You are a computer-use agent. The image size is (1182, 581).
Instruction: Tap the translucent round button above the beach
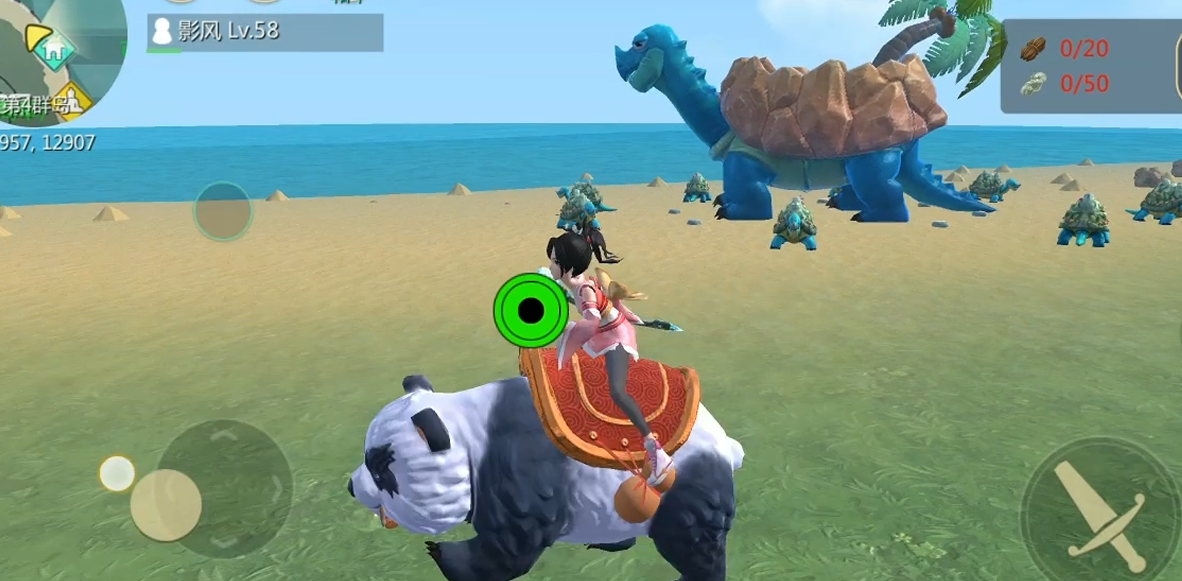(x=222, y=211)
